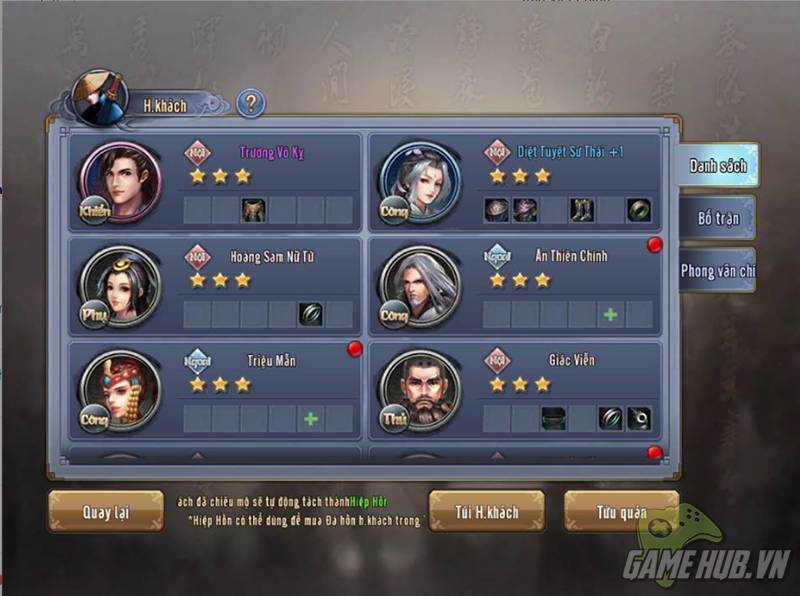Screen dimensions: 800x596
Task: Choose Giác Viễn hero portrait
Action: (419, 390)
